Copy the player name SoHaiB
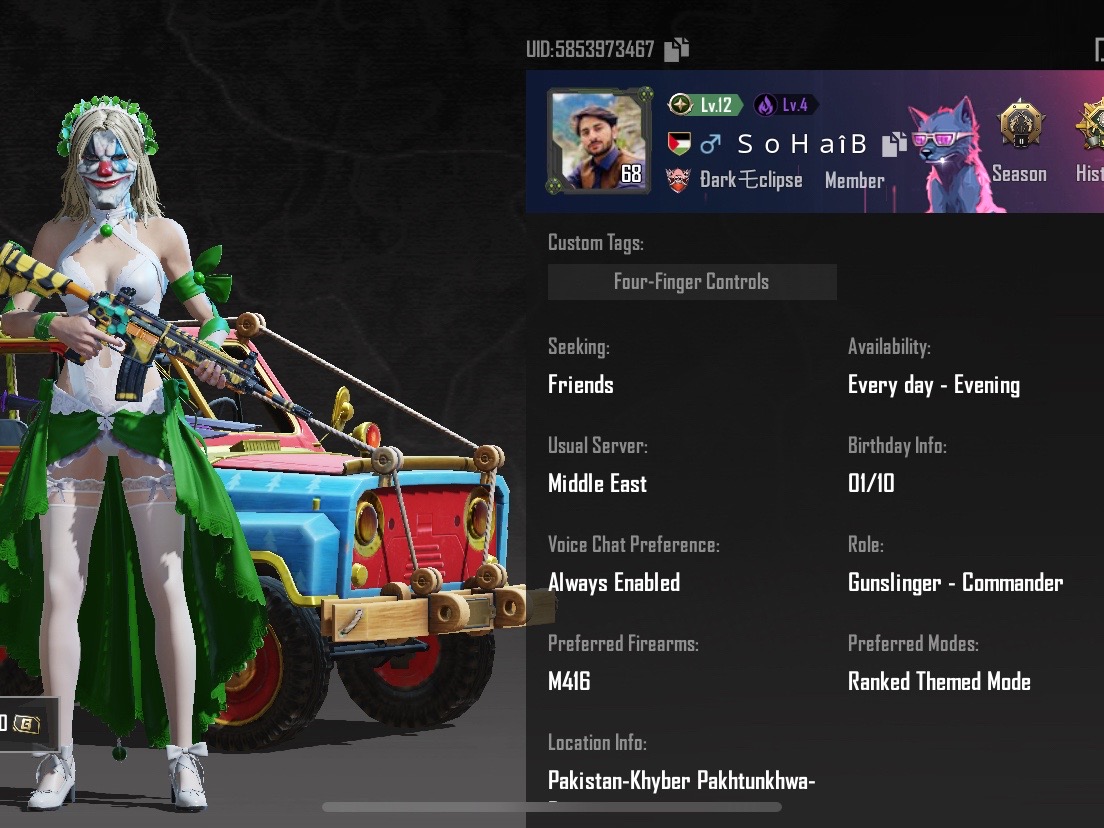 [893, 145]
